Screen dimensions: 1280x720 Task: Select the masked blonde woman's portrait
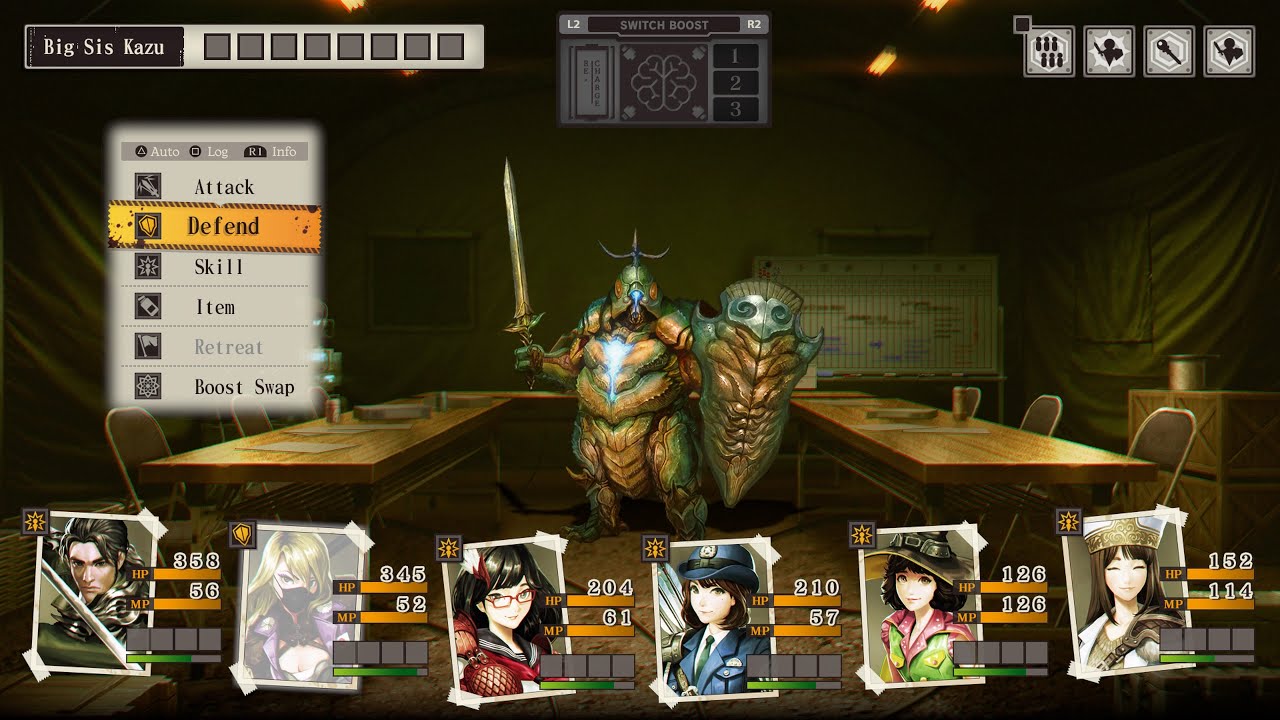[288, 602]
